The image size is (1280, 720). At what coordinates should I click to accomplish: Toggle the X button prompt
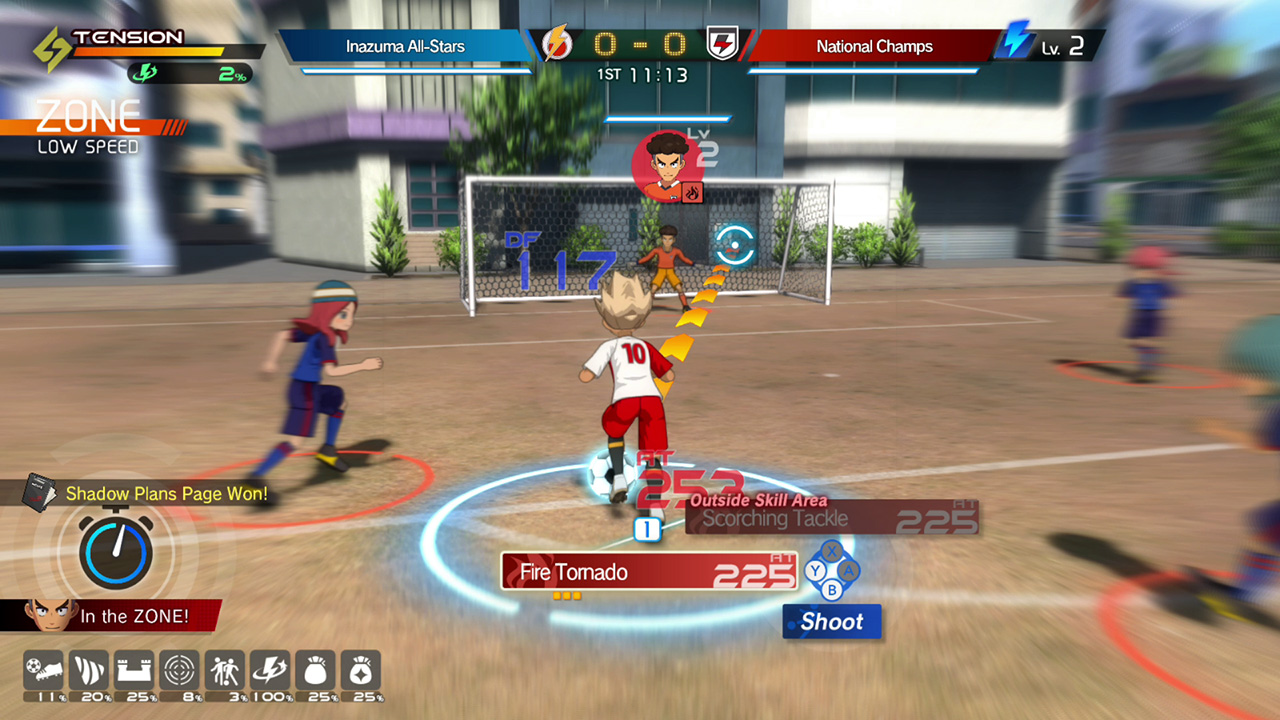[x=832, y=552]
